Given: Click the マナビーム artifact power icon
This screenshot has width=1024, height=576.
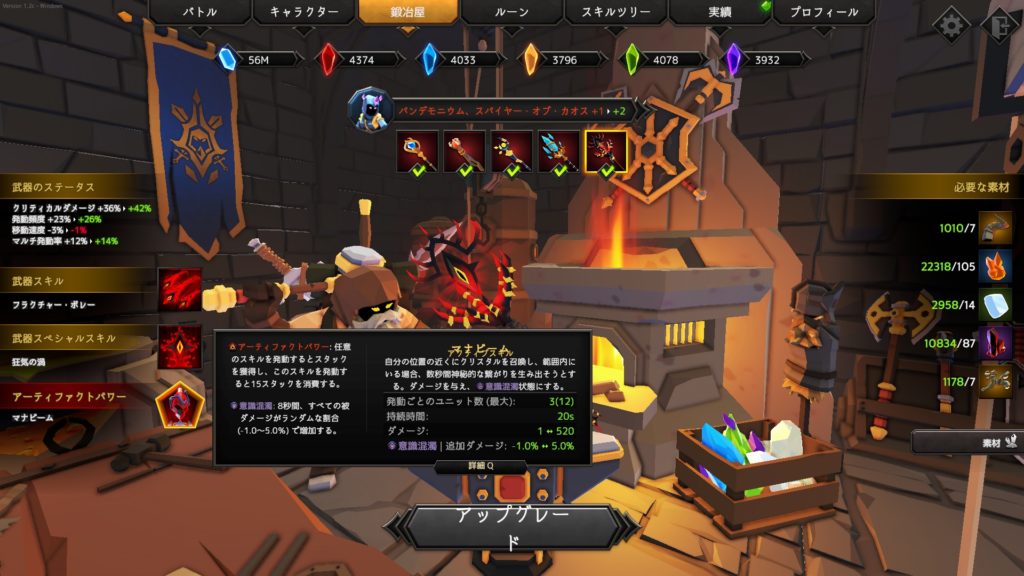Looking at the screenshot, I should (180, 405).
